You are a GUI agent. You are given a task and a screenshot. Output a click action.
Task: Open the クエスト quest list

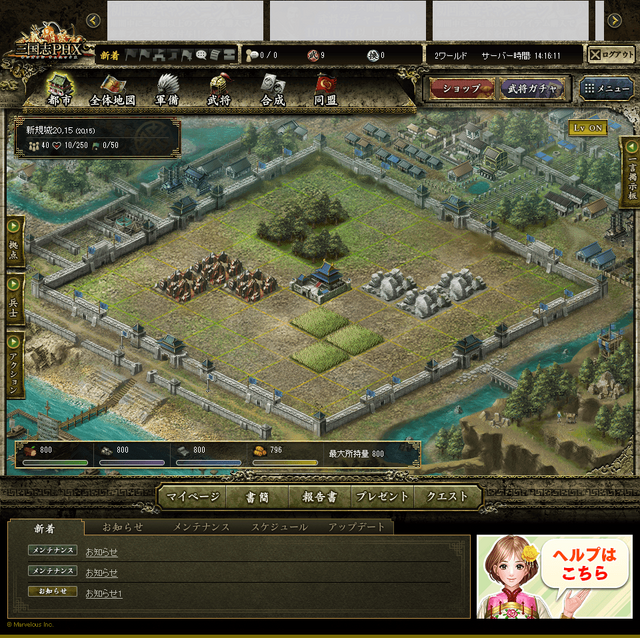(x=448, y=497)
